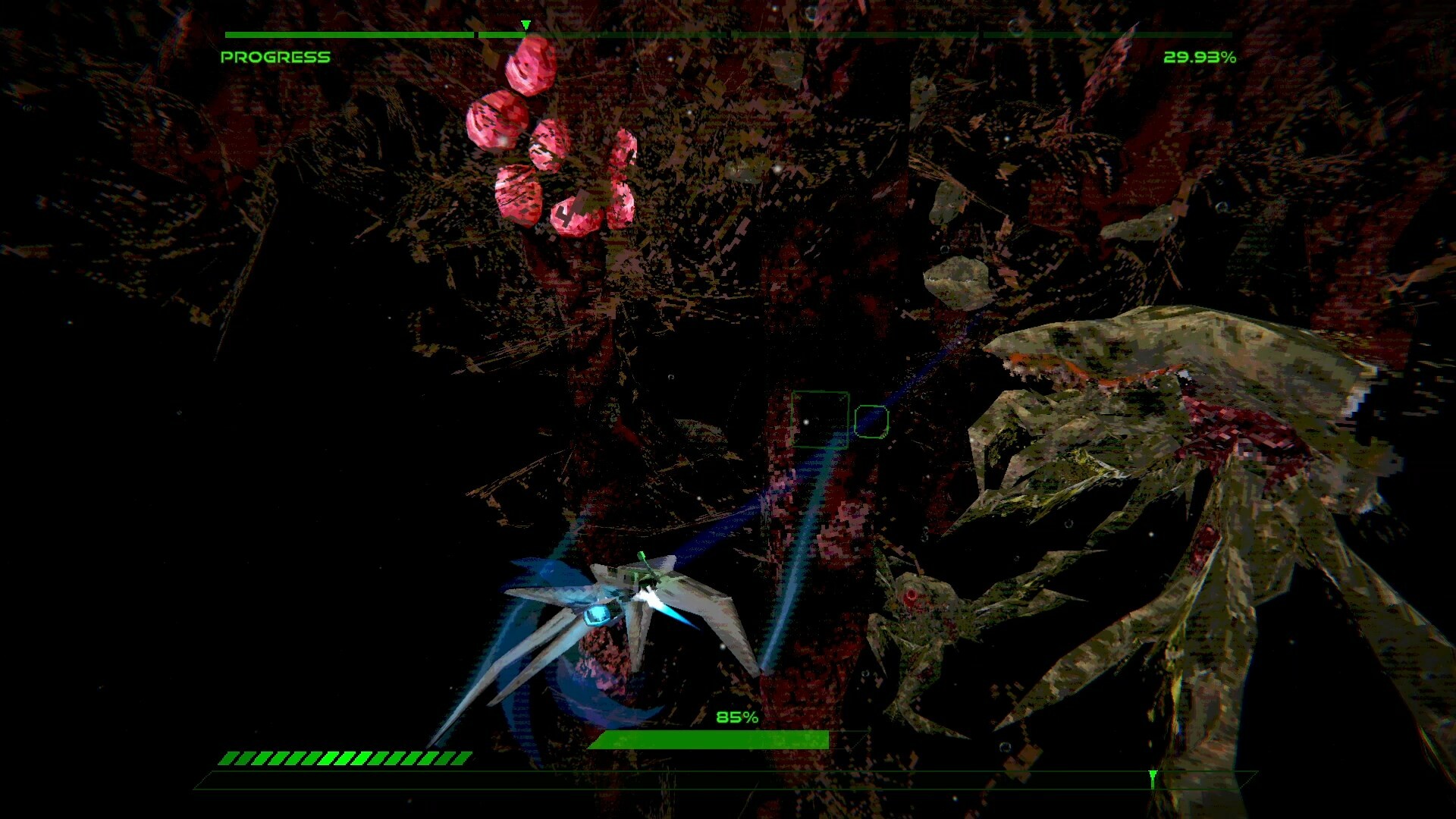Expand the leftmost section of the progress bar
Image resolution: width=1456 pixels, height=819 pixels.
pyautogui.click(x=349, y=33)
